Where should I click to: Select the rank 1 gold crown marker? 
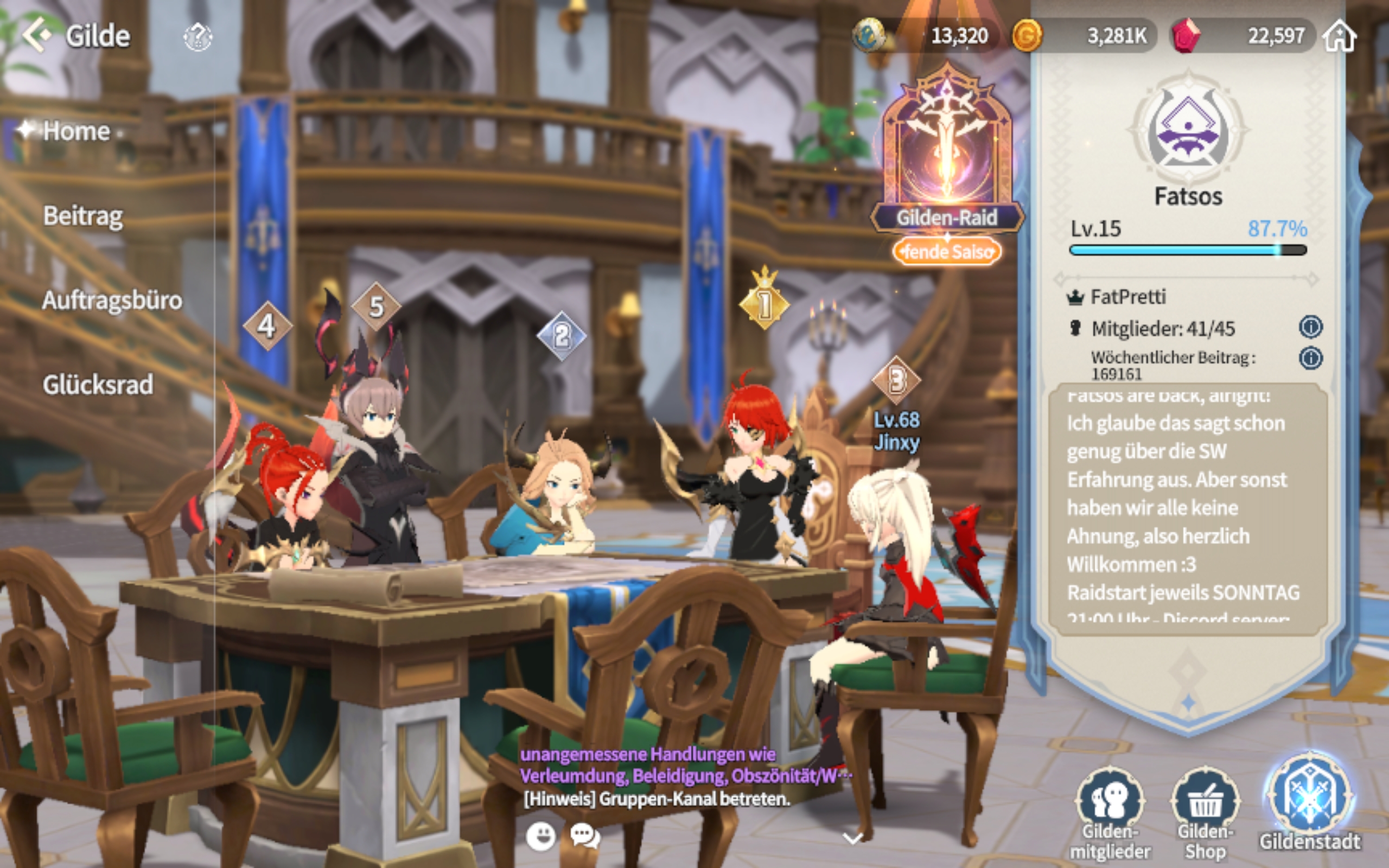click(x=764, y=302)
